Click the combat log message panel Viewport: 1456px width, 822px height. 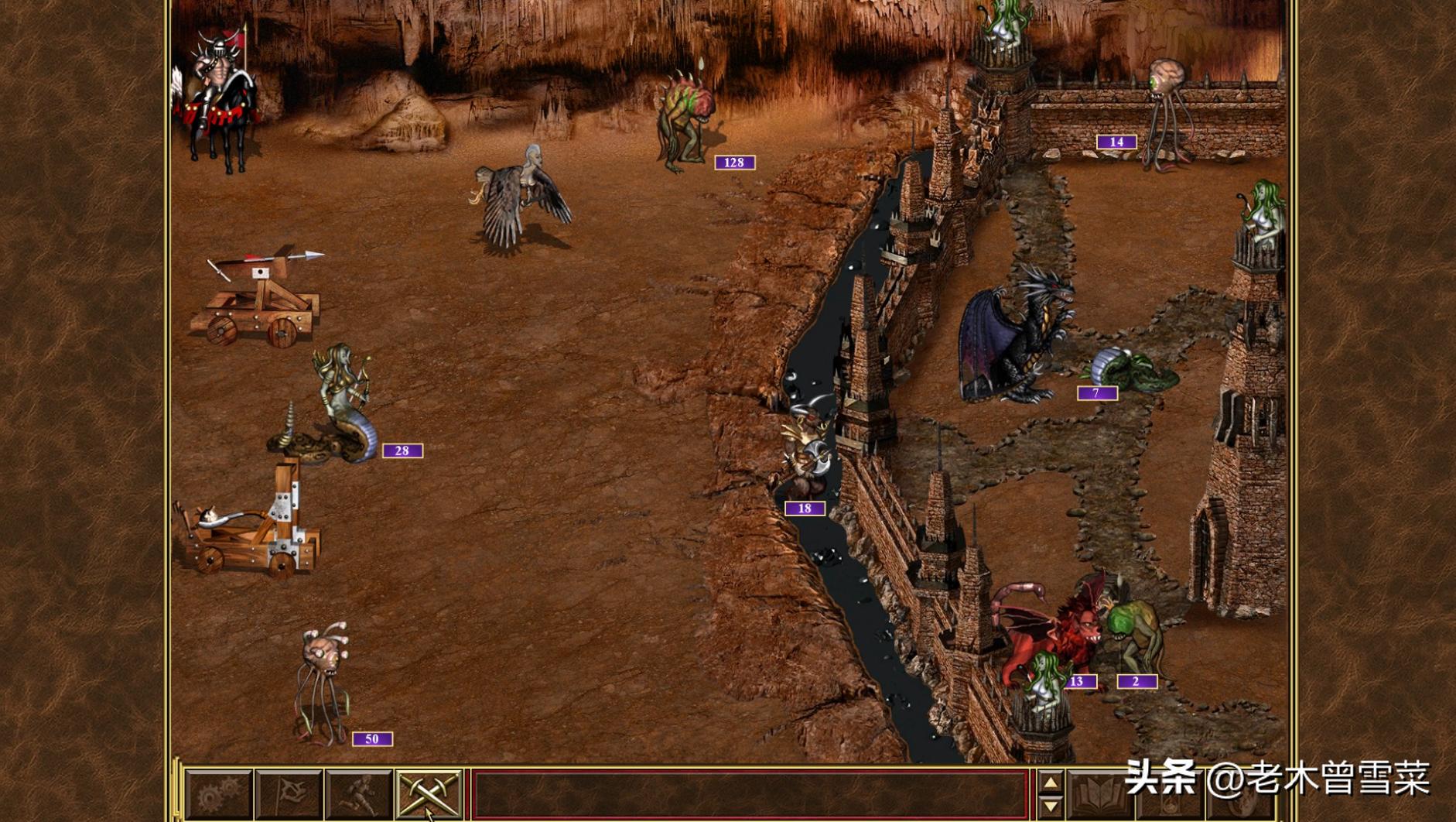pyautogui.click(x=749, y=796)
